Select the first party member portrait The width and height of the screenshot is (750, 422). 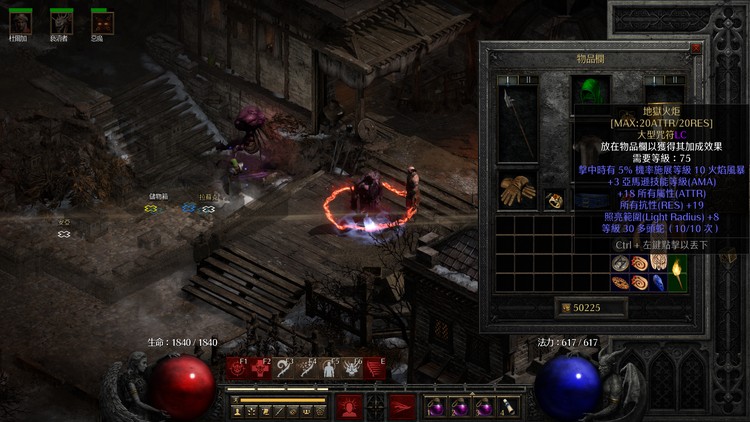(19, 22)
